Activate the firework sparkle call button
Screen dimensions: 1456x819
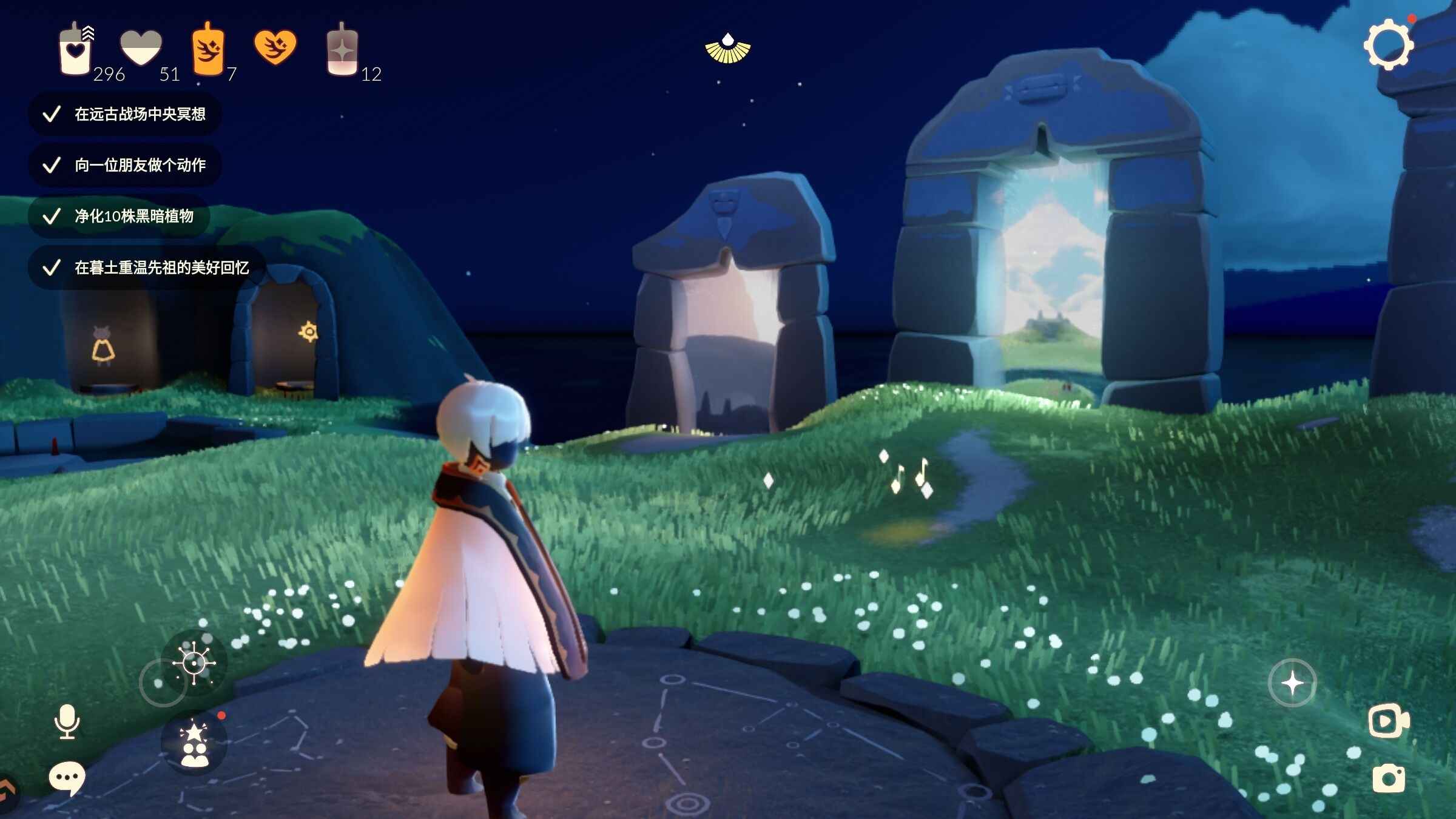(194, 662)
